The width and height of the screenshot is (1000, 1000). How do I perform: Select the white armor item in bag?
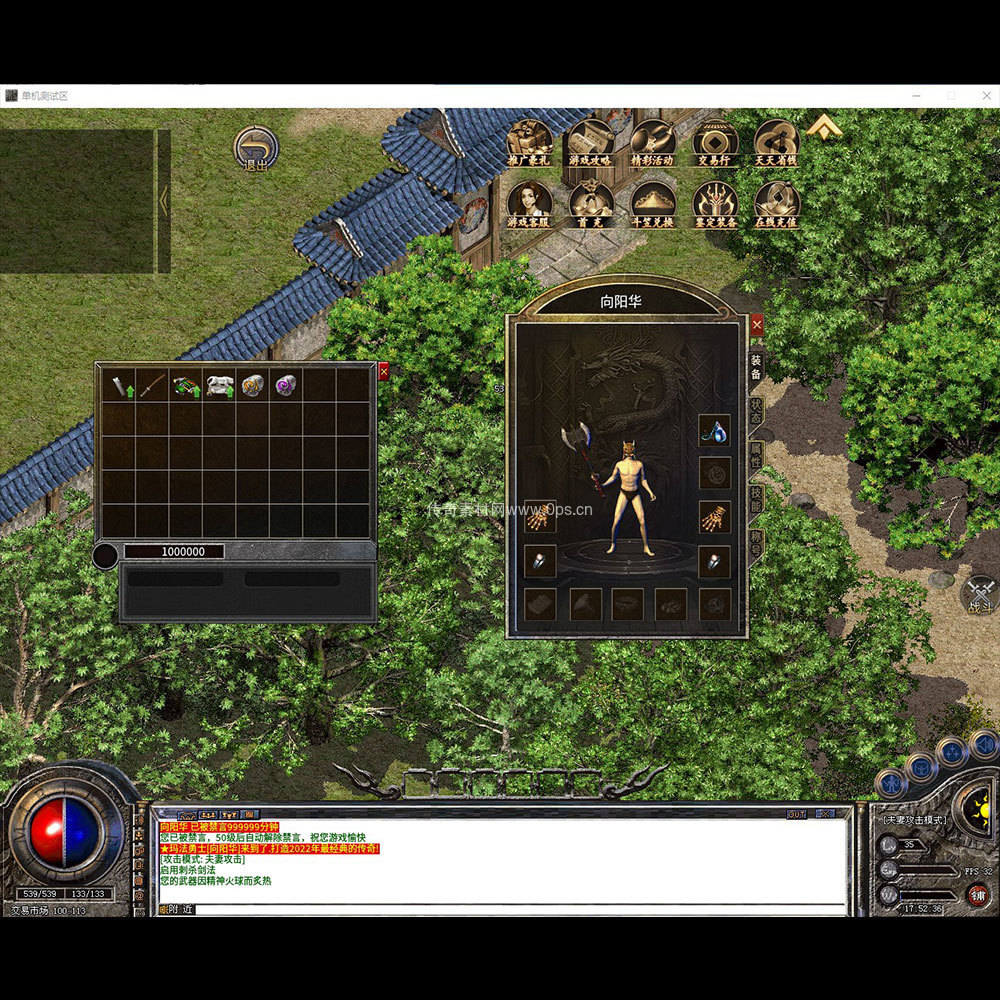[x=219, y=385]
